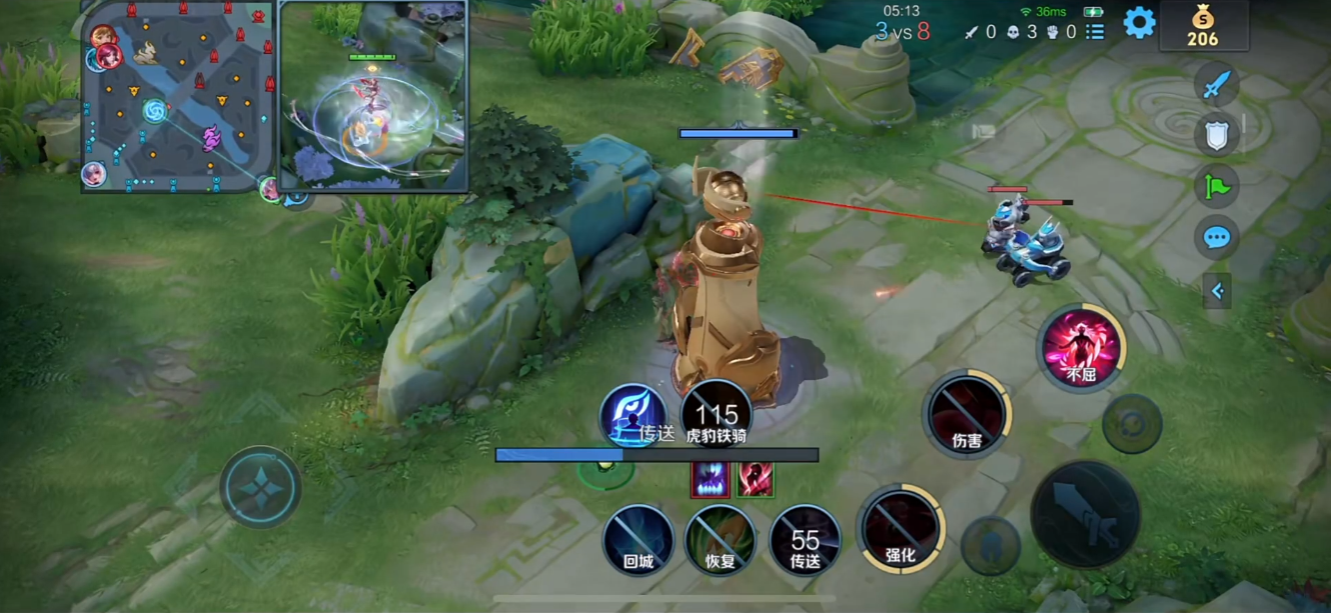Send the shield defend signal
Viewport: 1331px width, 613px height.
coord(1216,135)
